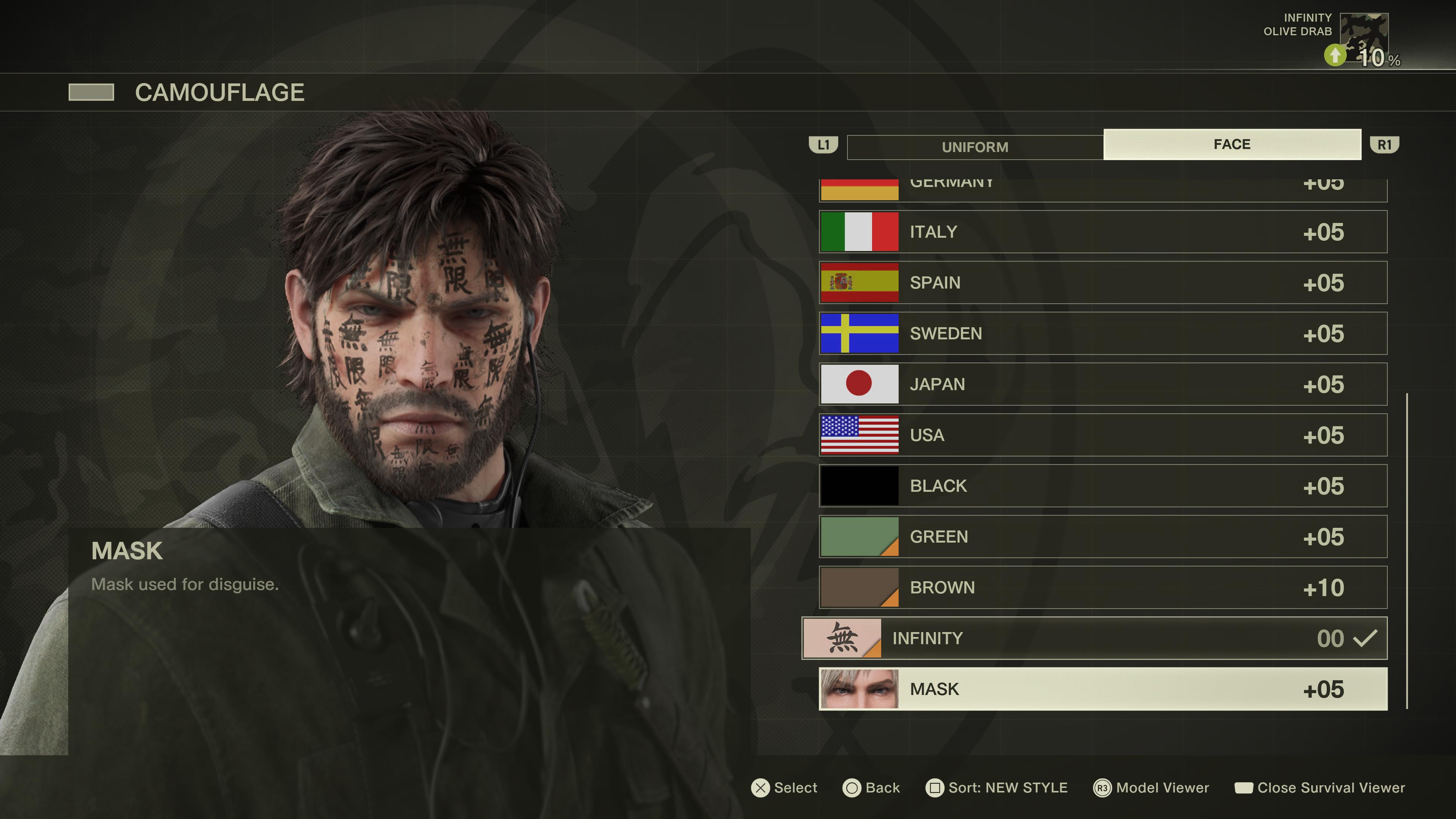Choose the BROWN face paint
Screen dimensions: 1456x819
coord(1102,588)
